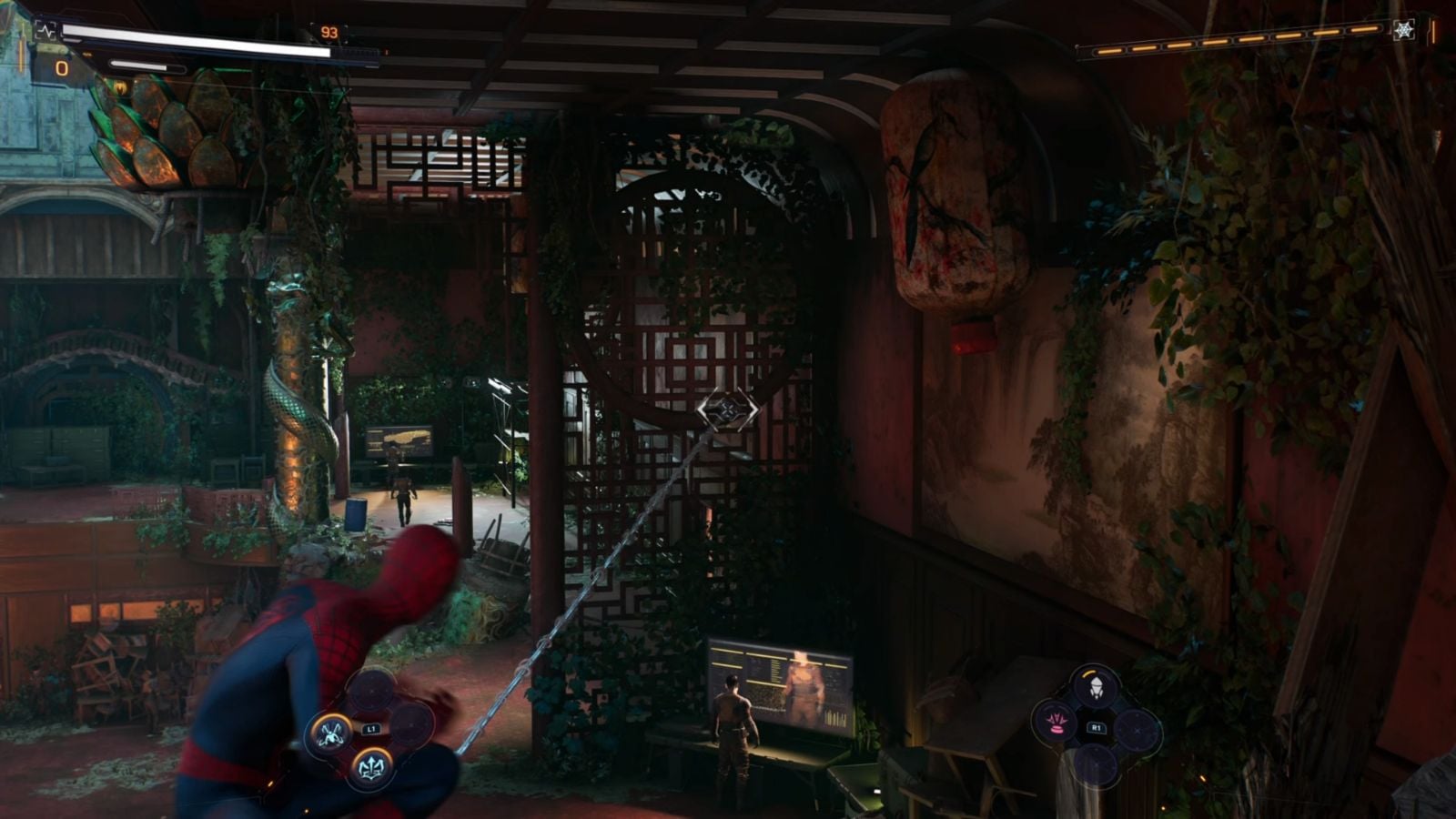This screenshot has width=1456, height=819.
Task: Click the green spider badge below the health bar
Action: tap(119, 86)
